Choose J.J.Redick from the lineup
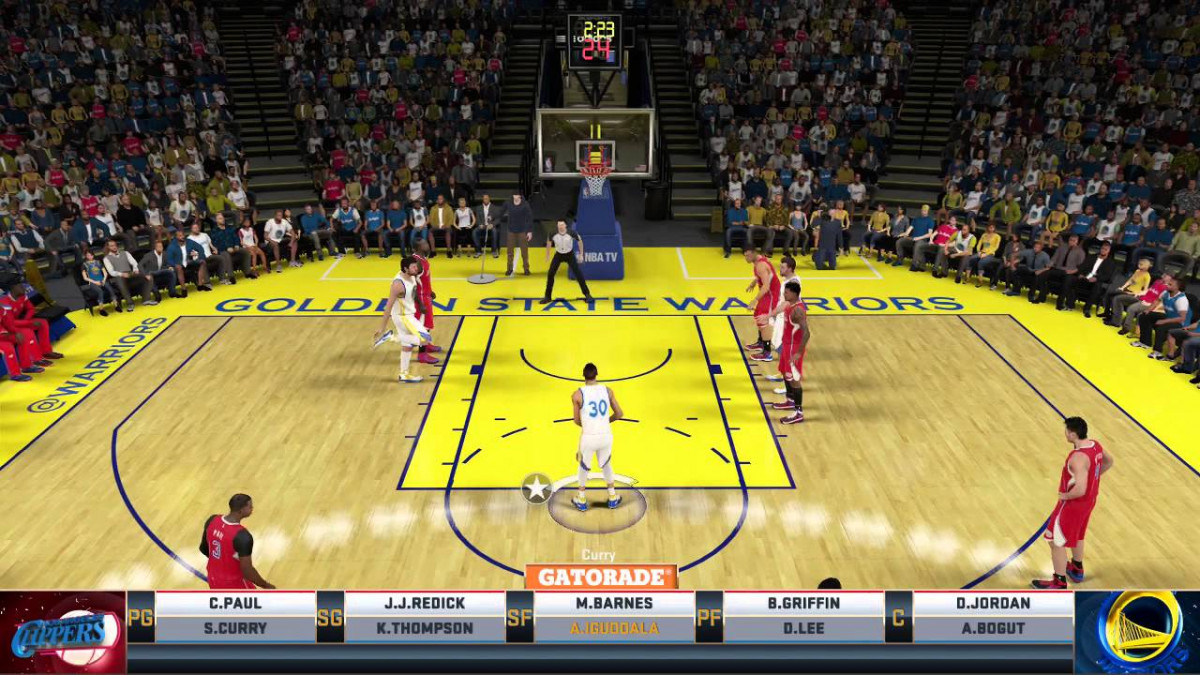The height and width of the screenshot is (675, 1200). coord(425,603)
